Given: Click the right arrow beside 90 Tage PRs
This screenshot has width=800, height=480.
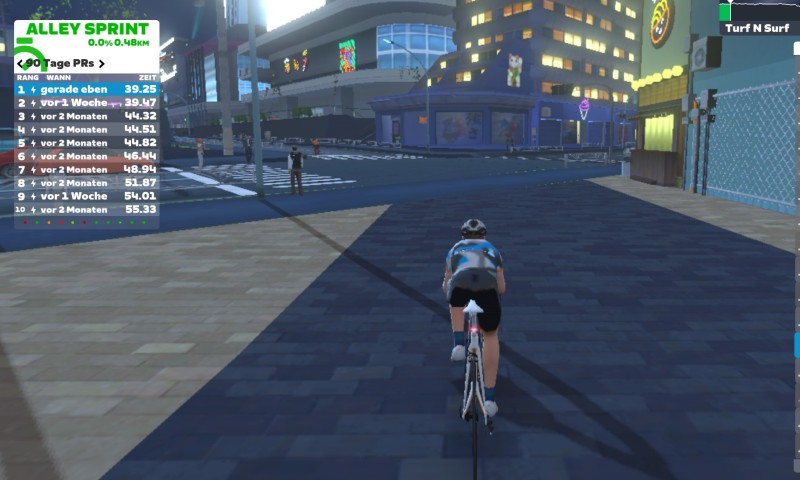Looking at the screenshot, I should pyautogui.click(x=100, y=63).
